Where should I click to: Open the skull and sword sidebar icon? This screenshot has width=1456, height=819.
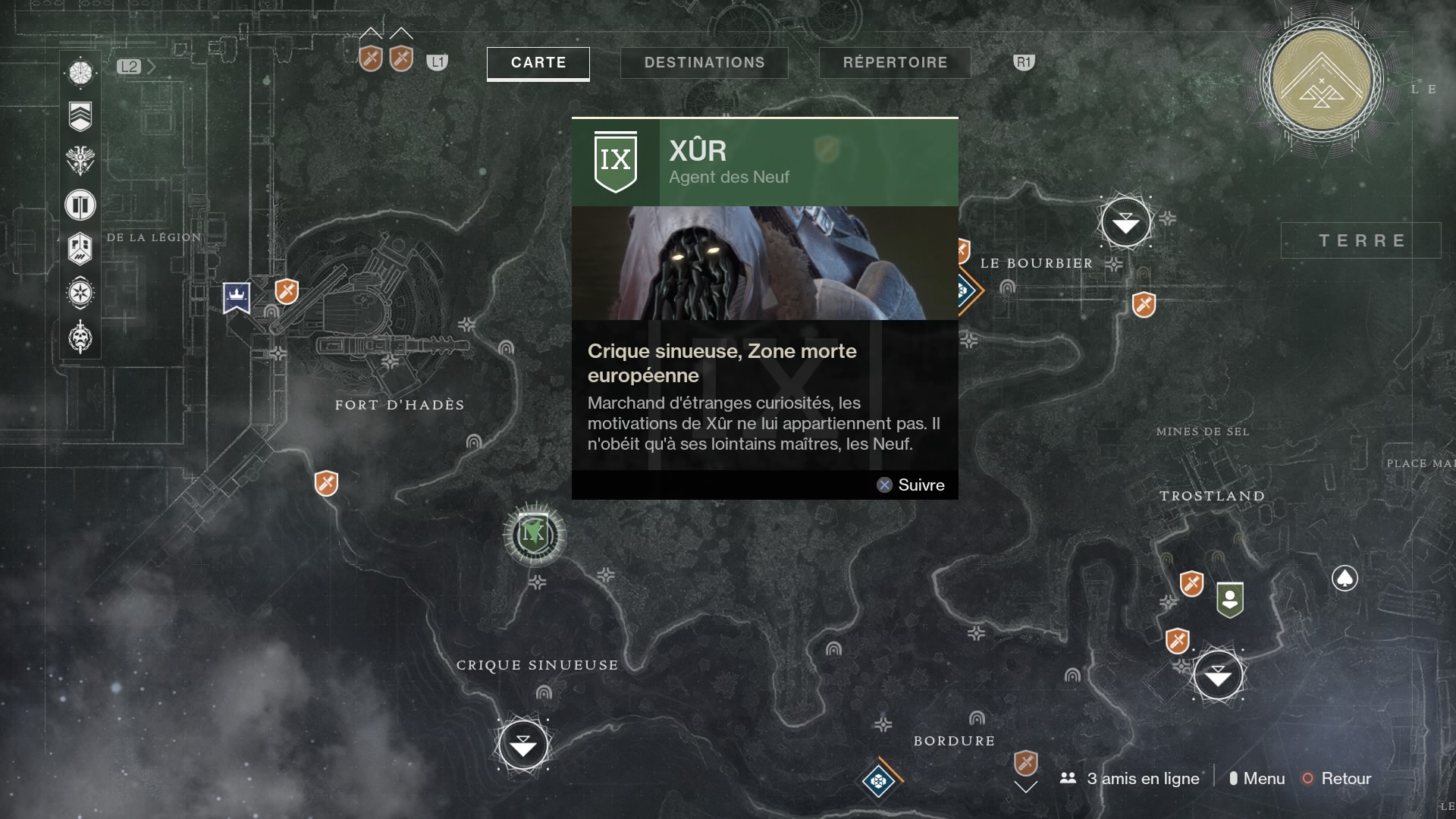pyautogui.click(x=80, y=337)
